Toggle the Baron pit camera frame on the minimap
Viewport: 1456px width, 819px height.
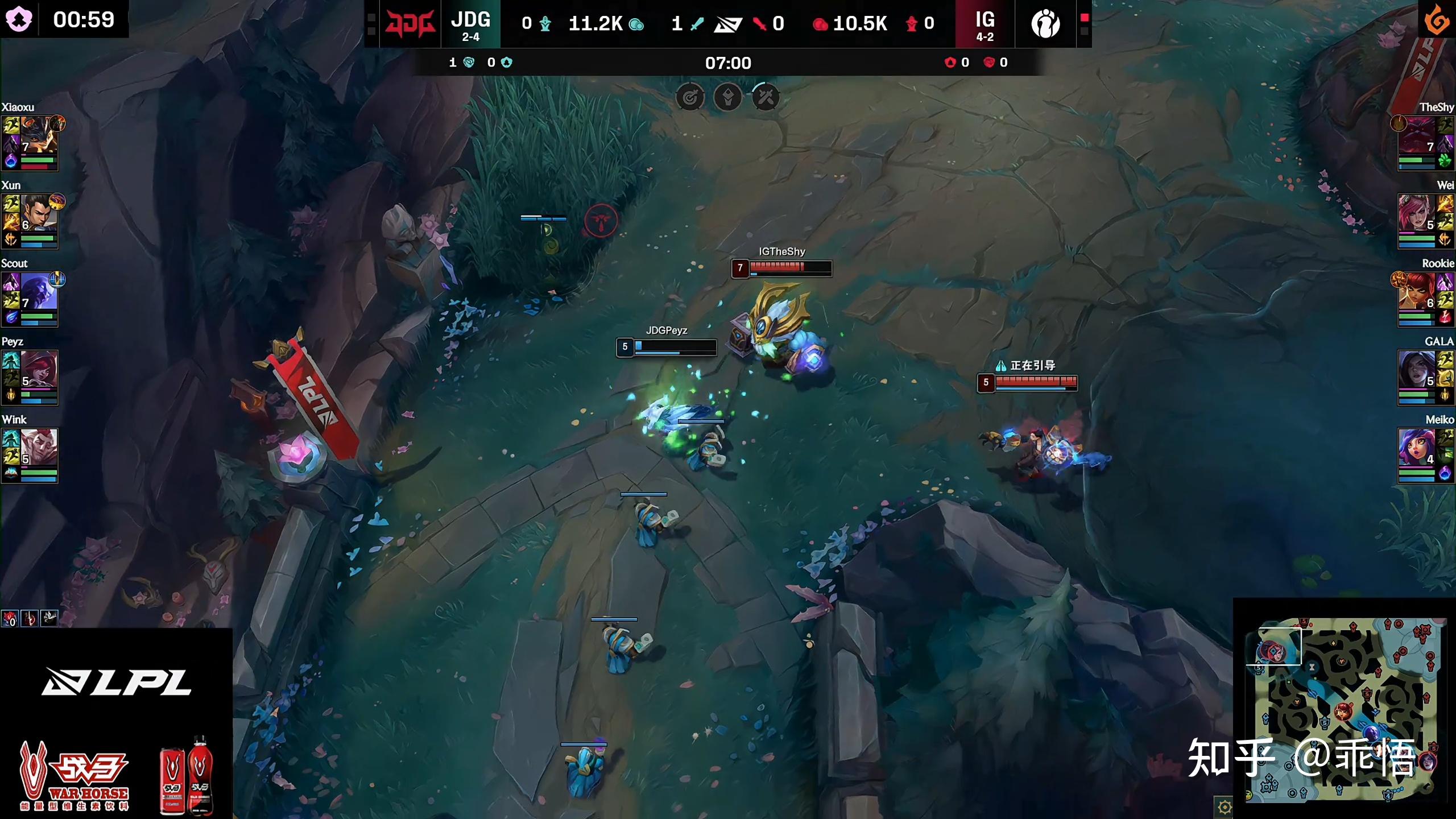[1280, 646]
